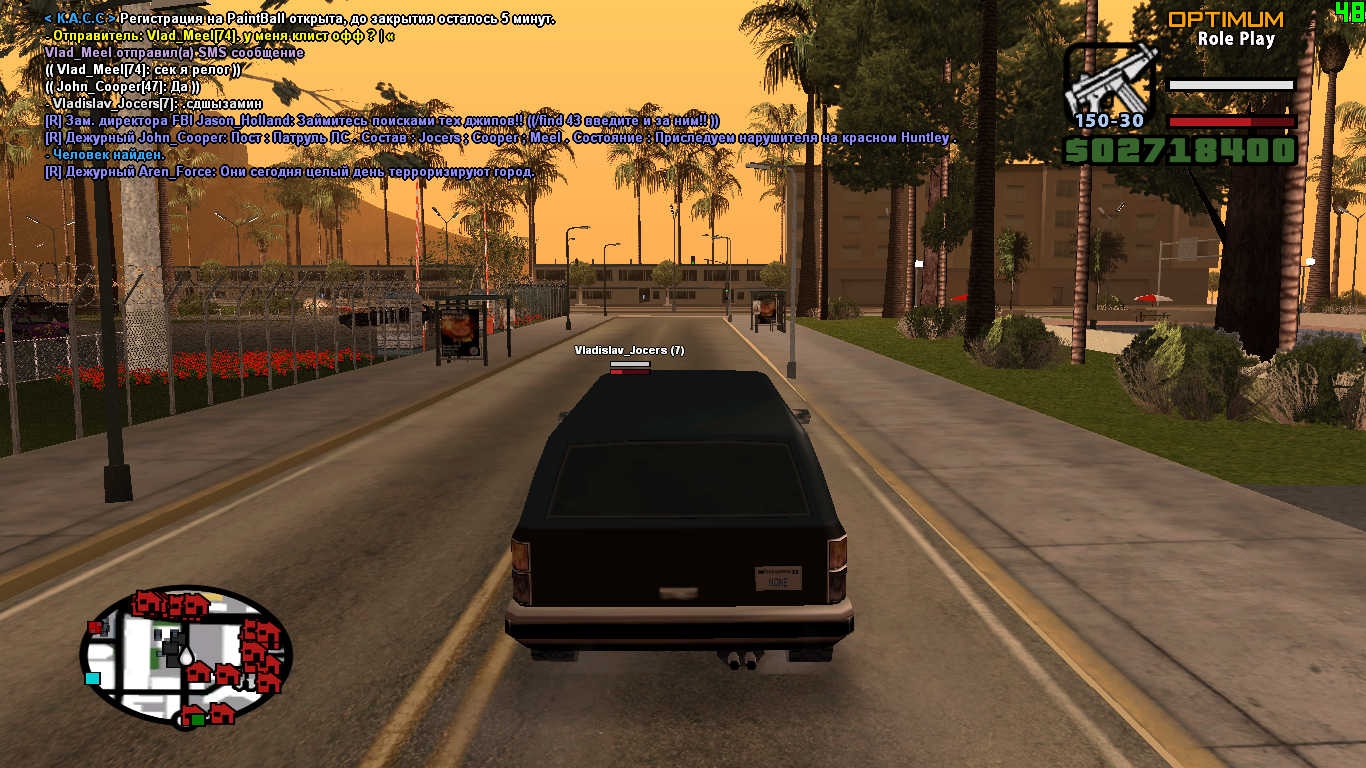The height and width of the screenshot is (768, 1366).
Task: Select Aren_Force's radio message in chat
Action: [x=290, y=172]
